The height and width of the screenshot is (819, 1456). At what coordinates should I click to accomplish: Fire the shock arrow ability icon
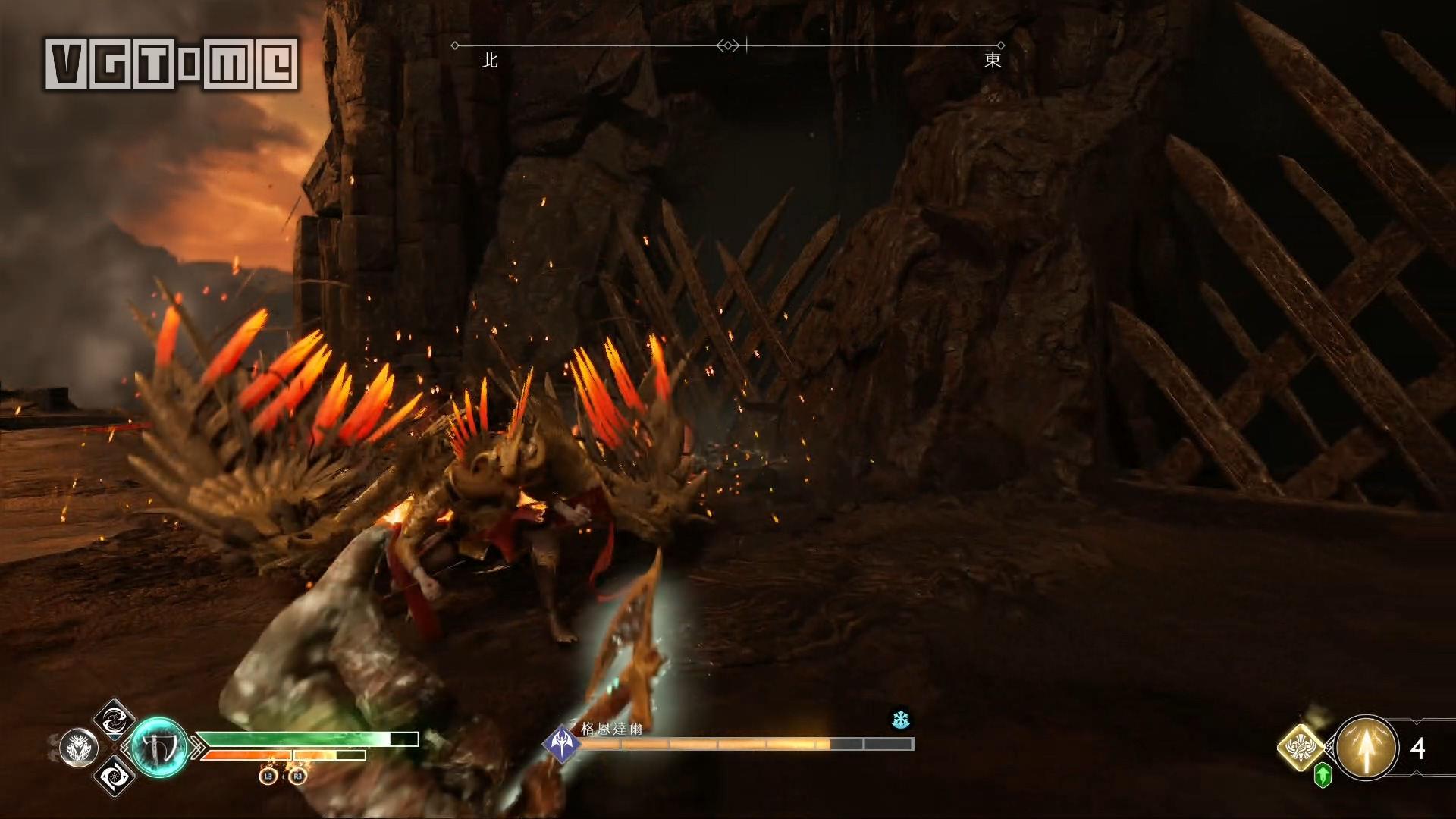(x=1367, y=748)
